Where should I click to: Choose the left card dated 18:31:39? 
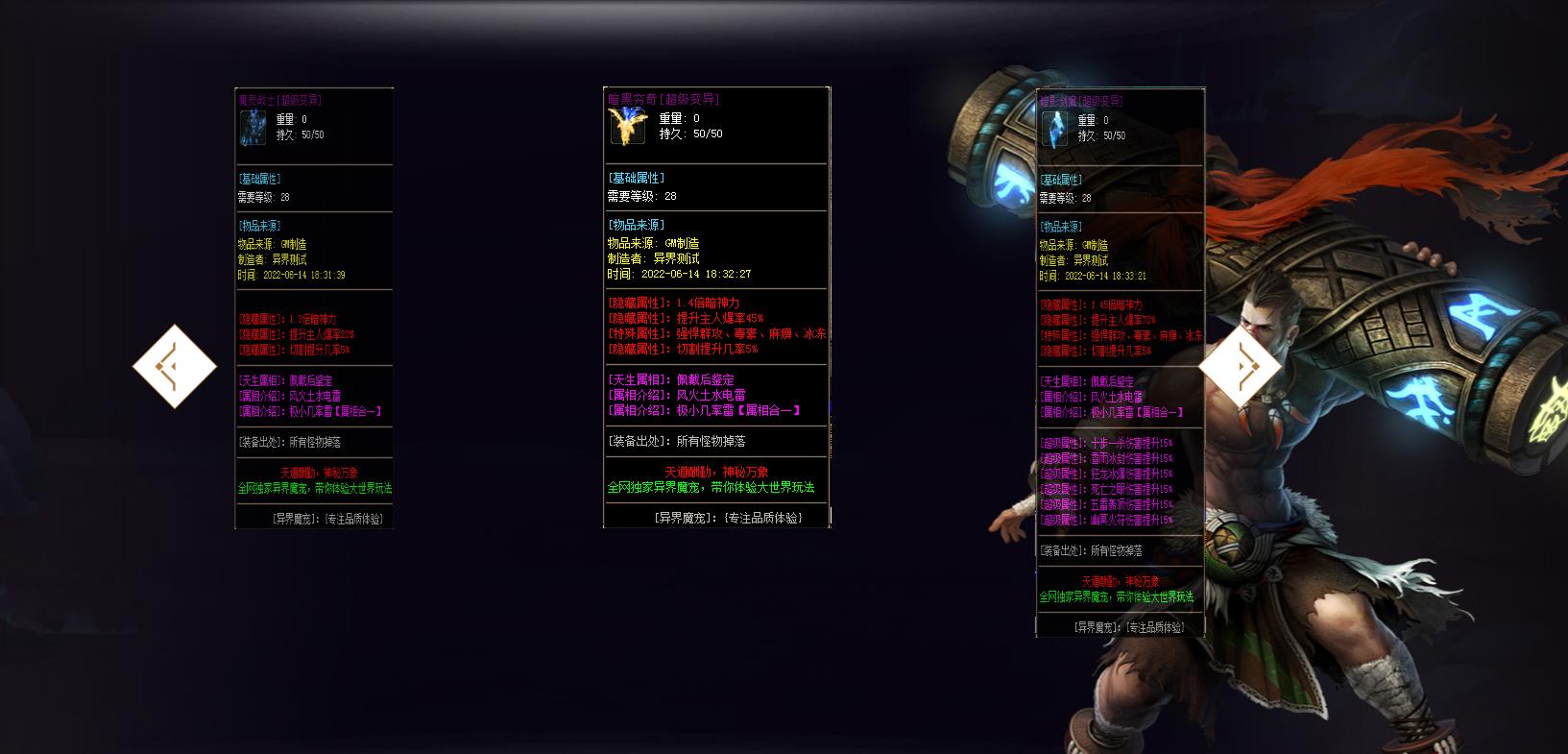coord(314,307)
